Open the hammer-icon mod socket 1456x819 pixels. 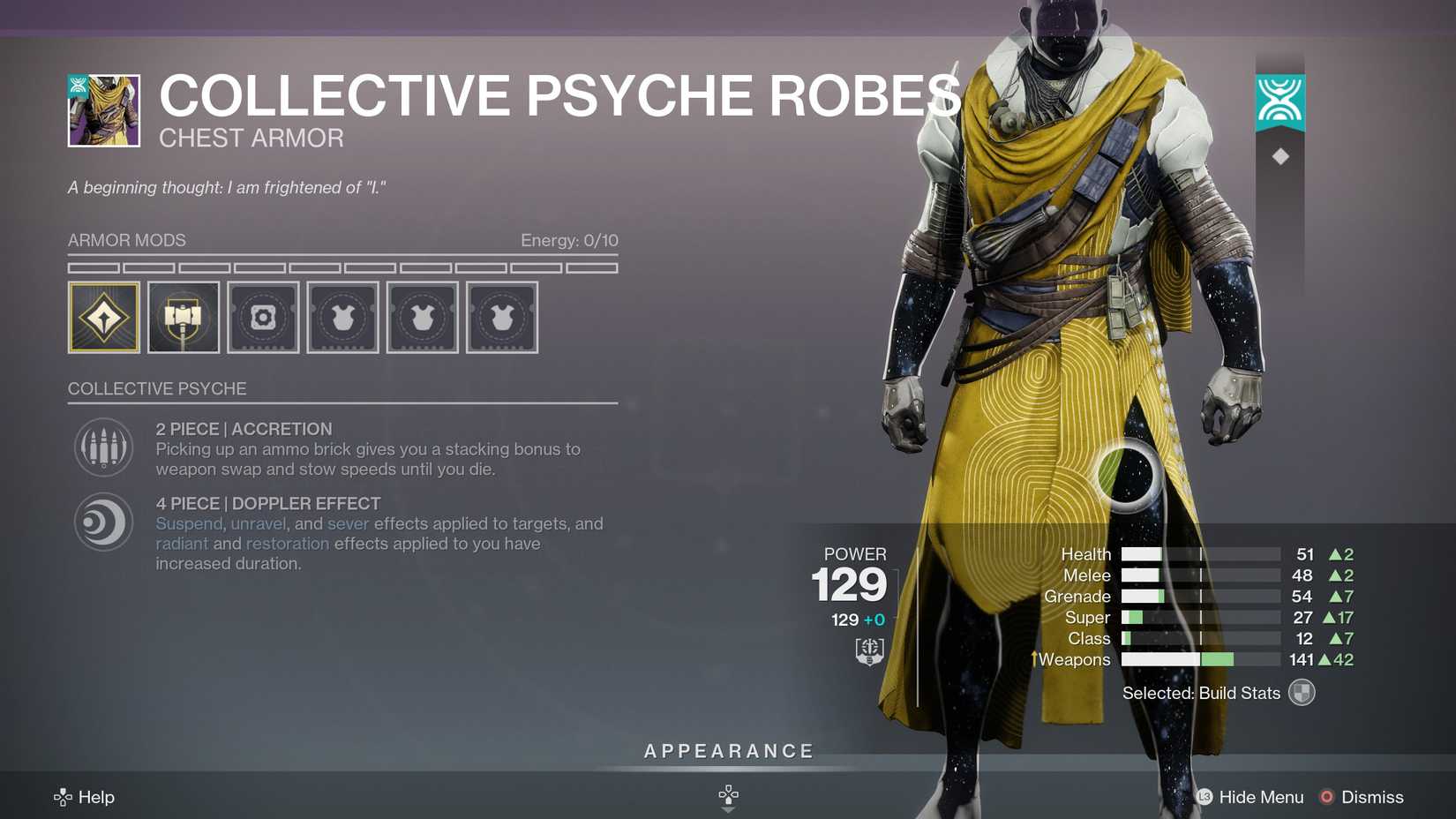[184, 317]
